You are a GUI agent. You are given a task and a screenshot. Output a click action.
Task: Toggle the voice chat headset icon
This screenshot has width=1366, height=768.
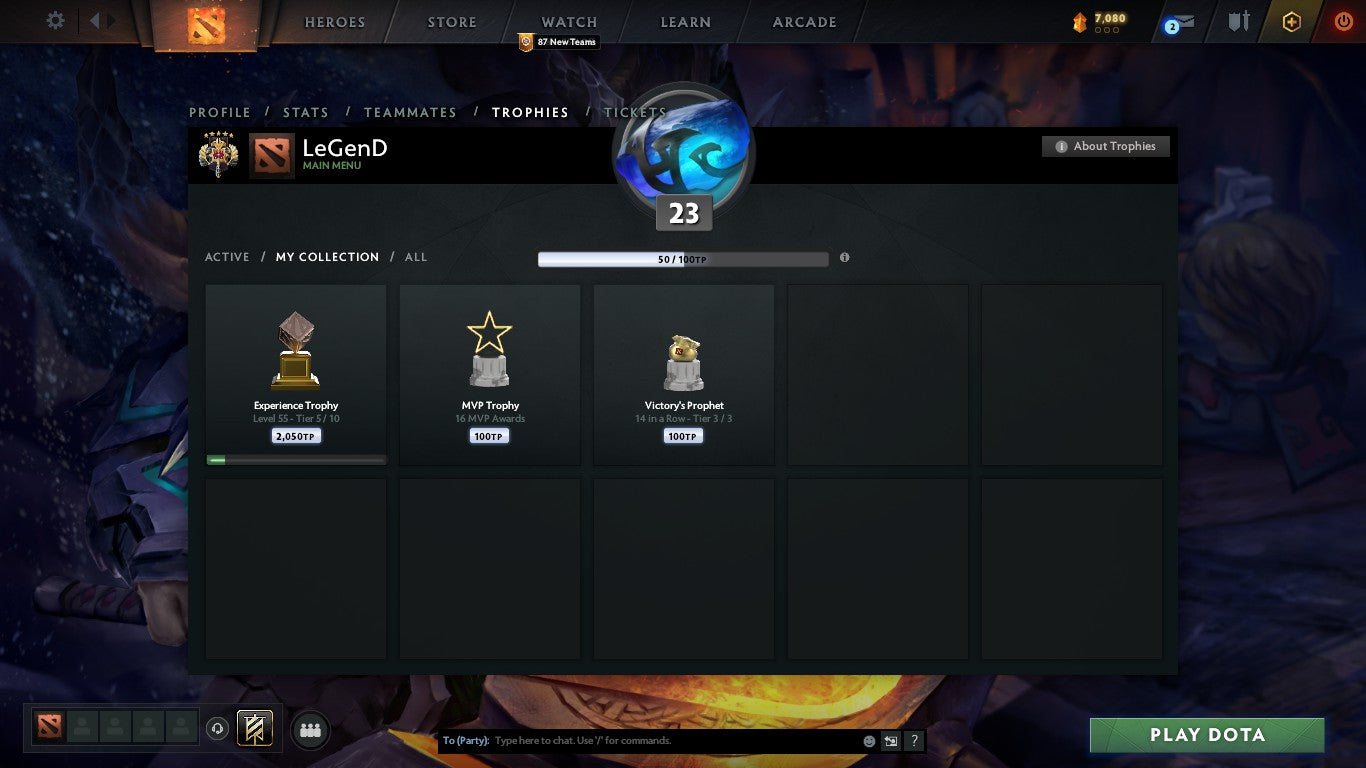(218, 728)
